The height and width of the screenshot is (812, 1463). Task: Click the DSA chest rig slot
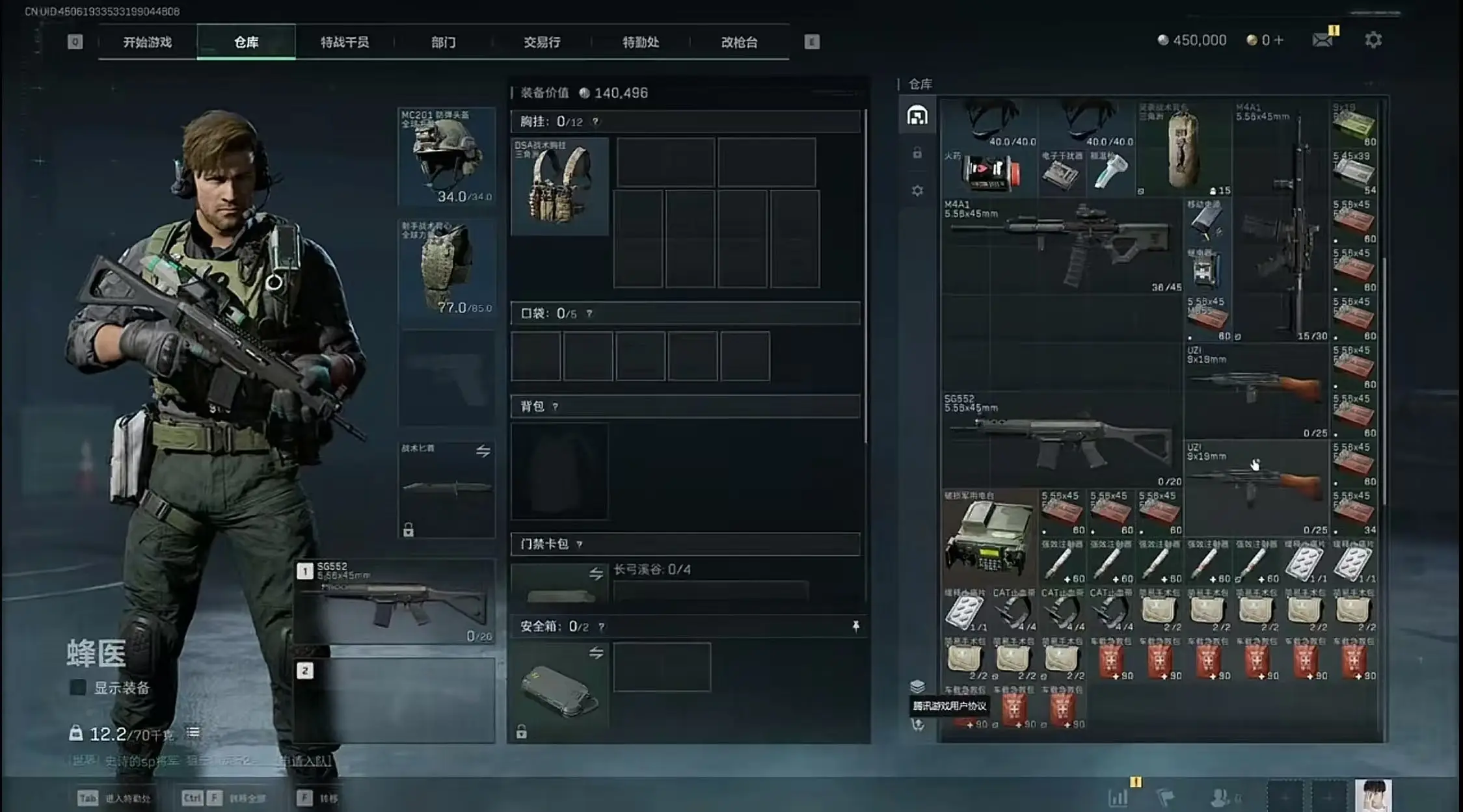point(559,186)
